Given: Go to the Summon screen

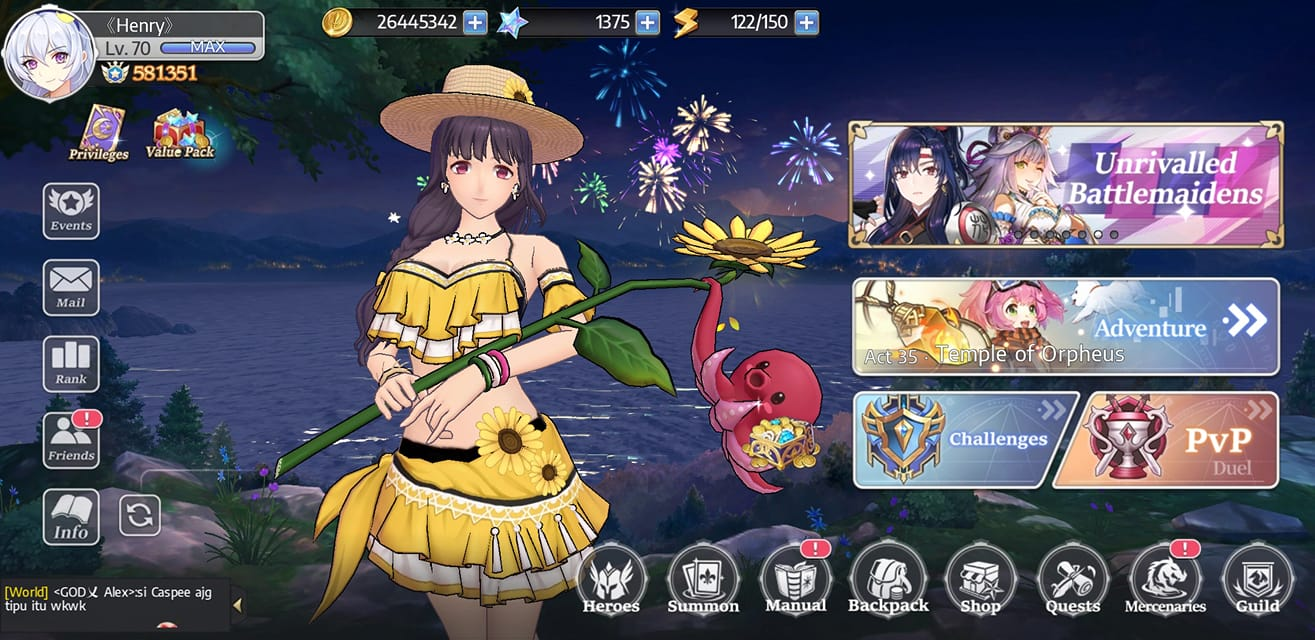Looking at the screenshot, I should (703, 580).
